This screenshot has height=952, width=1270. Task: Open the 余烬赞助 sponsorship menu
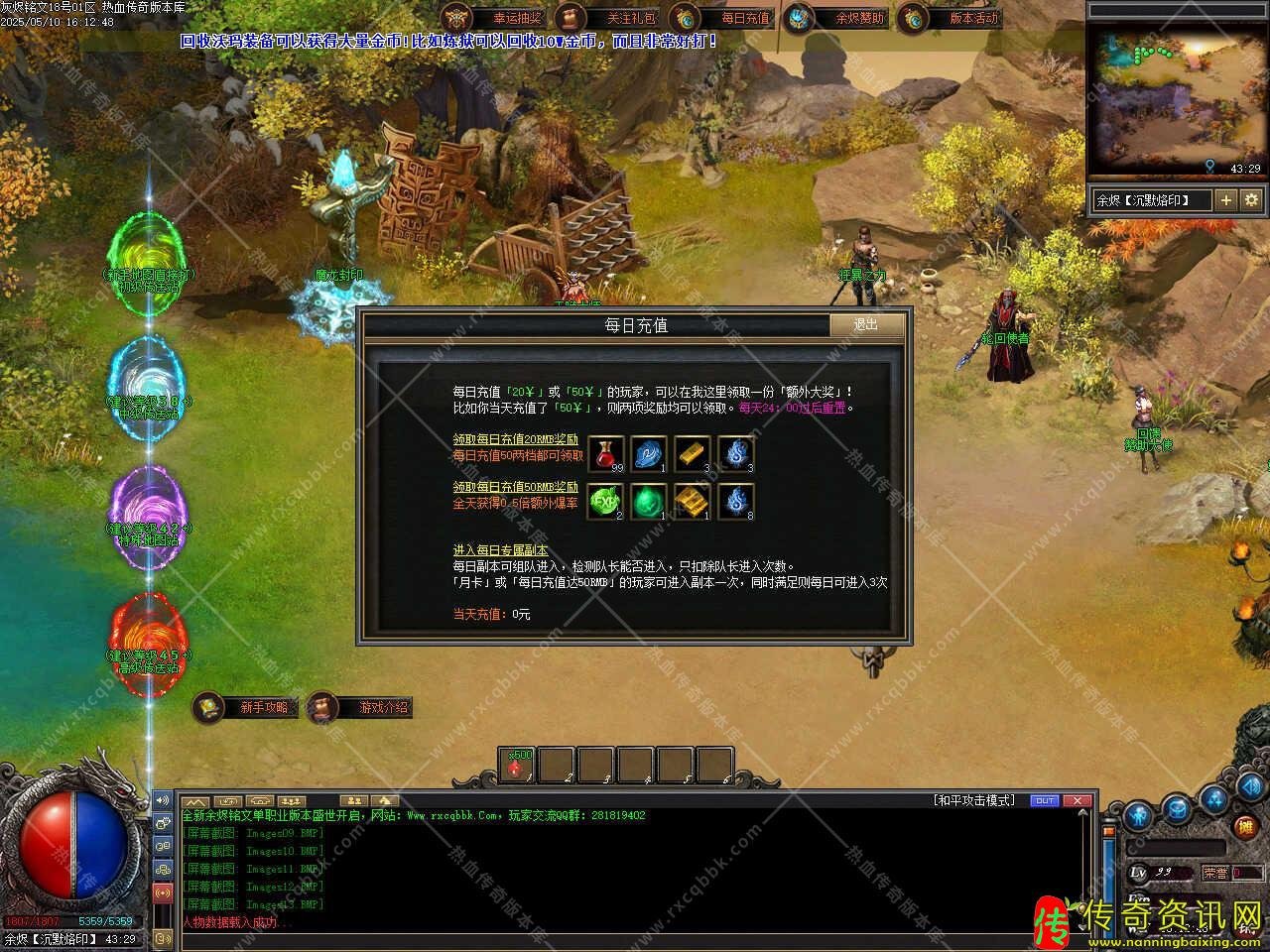(x=836, y=18)
